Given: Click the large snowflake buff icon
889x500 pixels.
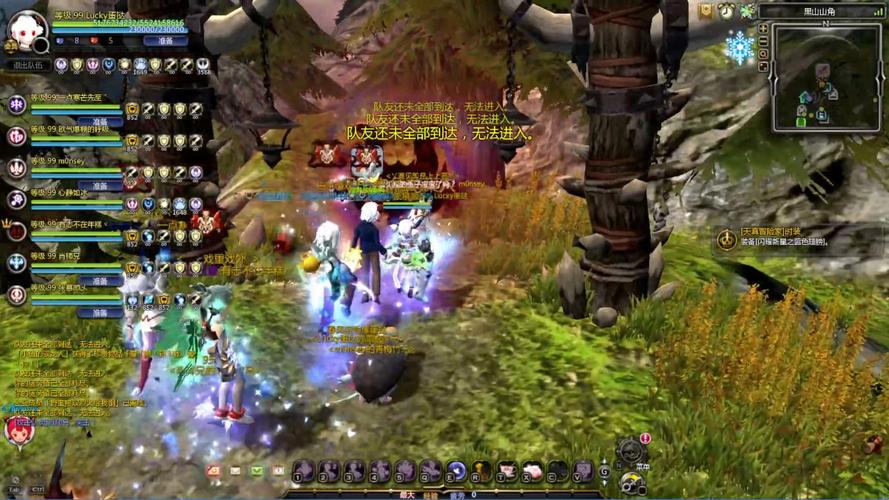Looking at the screenshot, I should pos(740,48).
